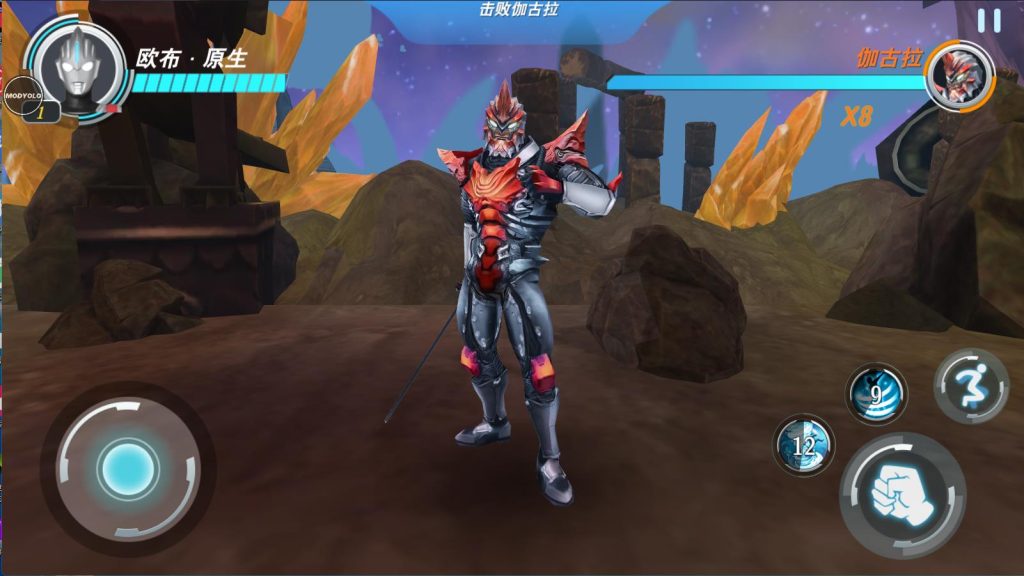The image size is (1024, 576).
Task: Tap the fist attack button
Action: [x=902, y=495]
